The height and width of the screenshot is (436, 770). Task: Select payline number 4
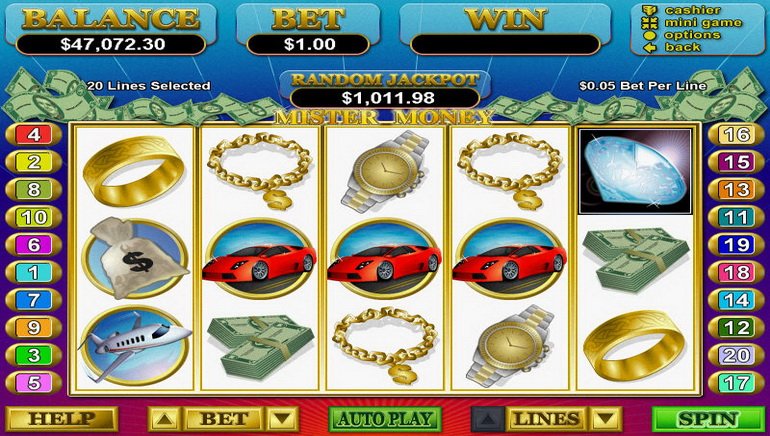(33, 134)
